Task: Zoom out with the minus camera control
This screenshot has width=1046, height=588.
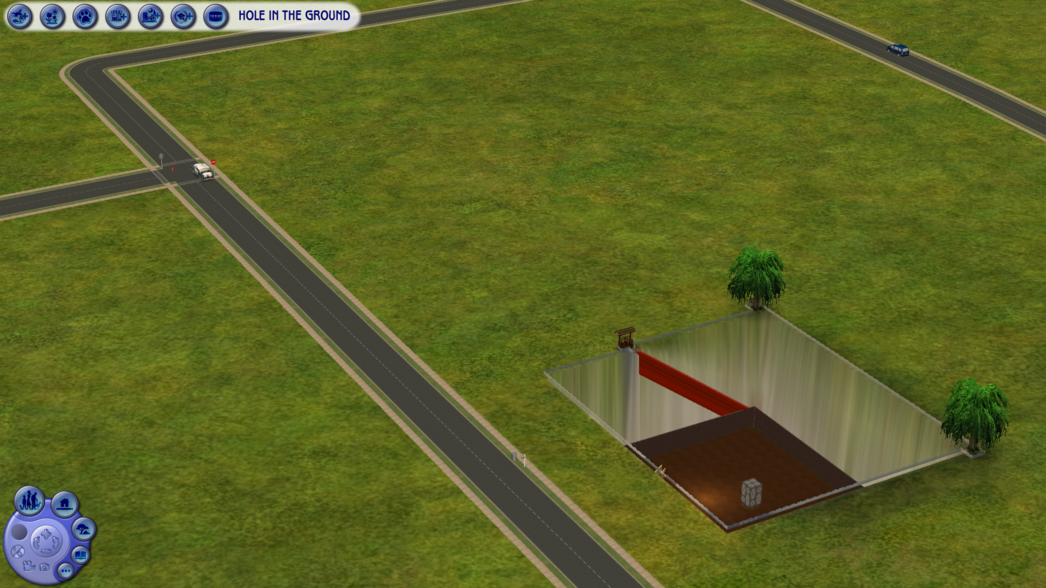Action: pos(46,551)
